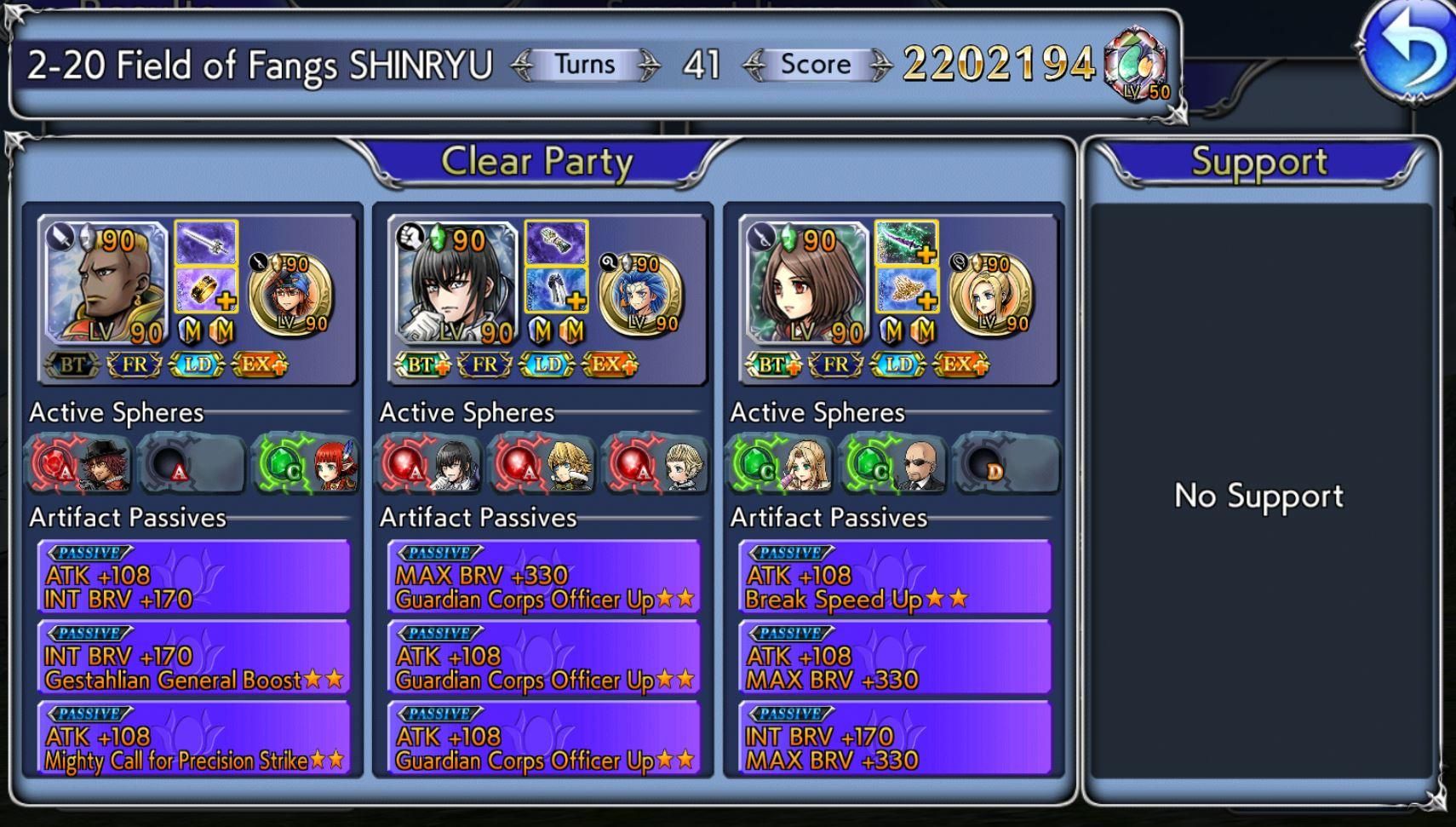The width and height of the screenshot is (1456, 827).
Task: Open the Support panel header
Action: point(1259,161)
